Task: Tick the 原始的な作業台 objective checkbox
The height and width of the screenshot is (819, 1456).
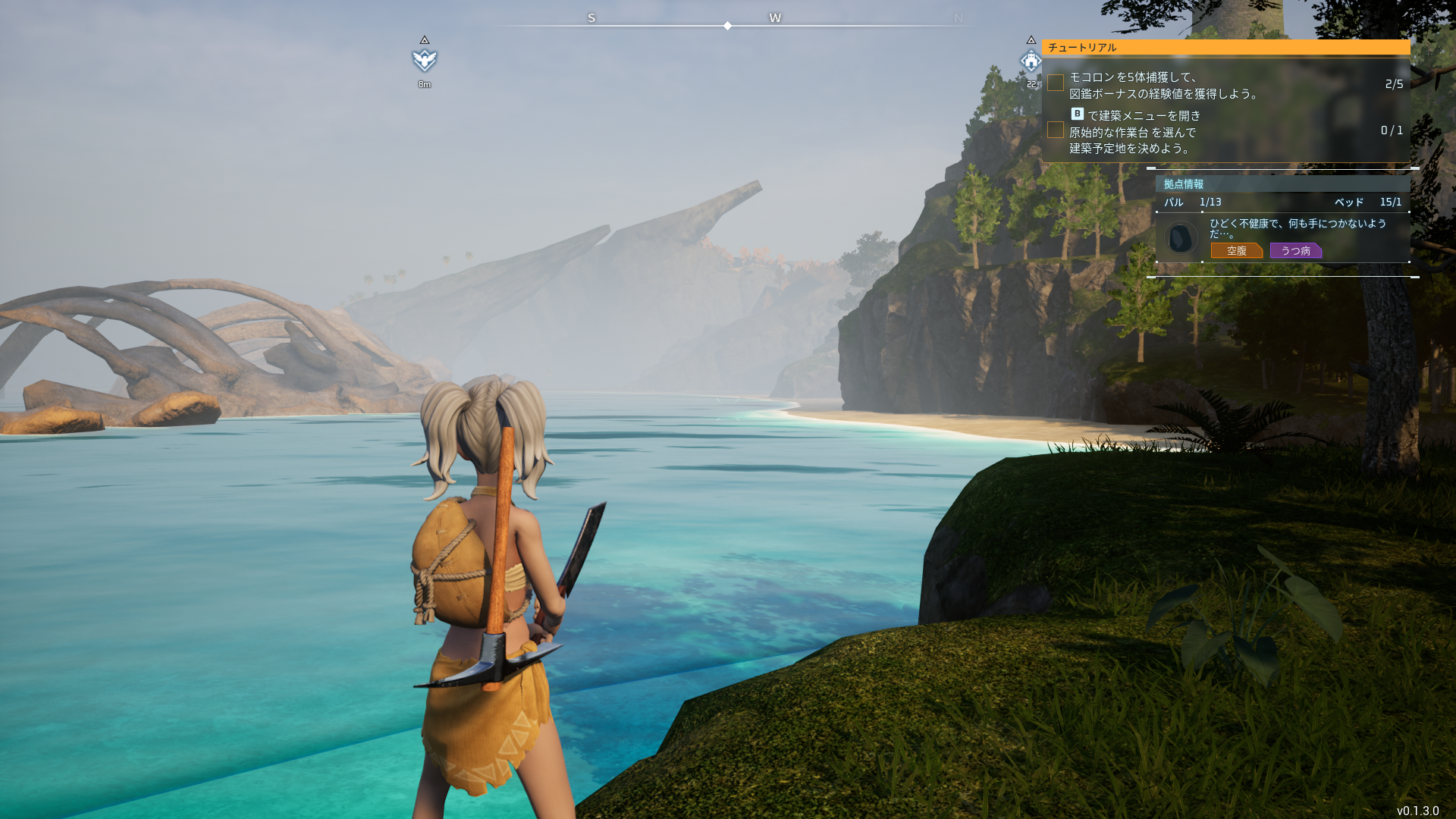Action: 1056,130
